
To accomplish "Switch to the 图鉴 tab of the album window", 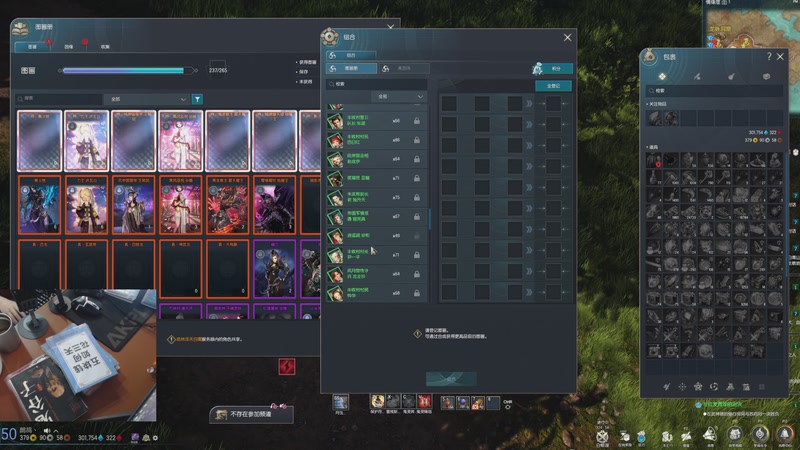I will [x=32, y=46].
